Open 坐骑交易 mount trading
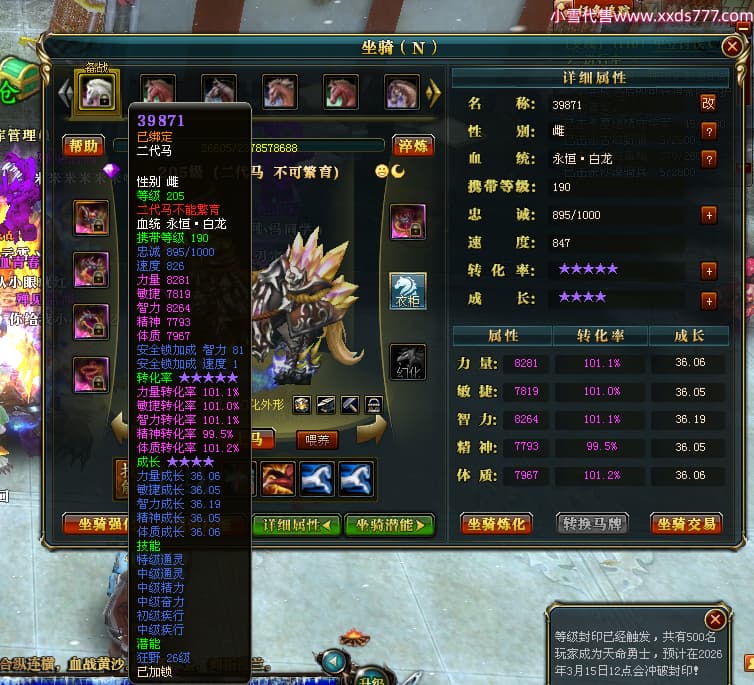Screen dimensions: 754x685 685,523
